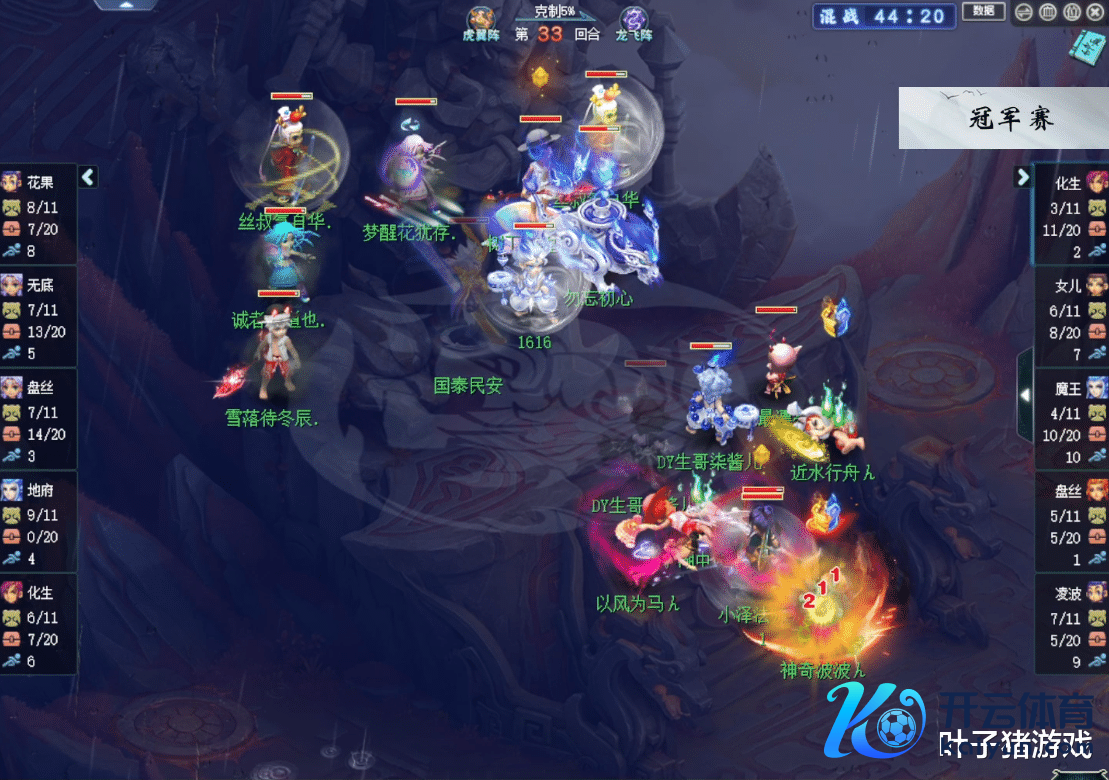1109x780 pixels.
Task: Click the 冠军赛 banner
Action: [1003, 118]
